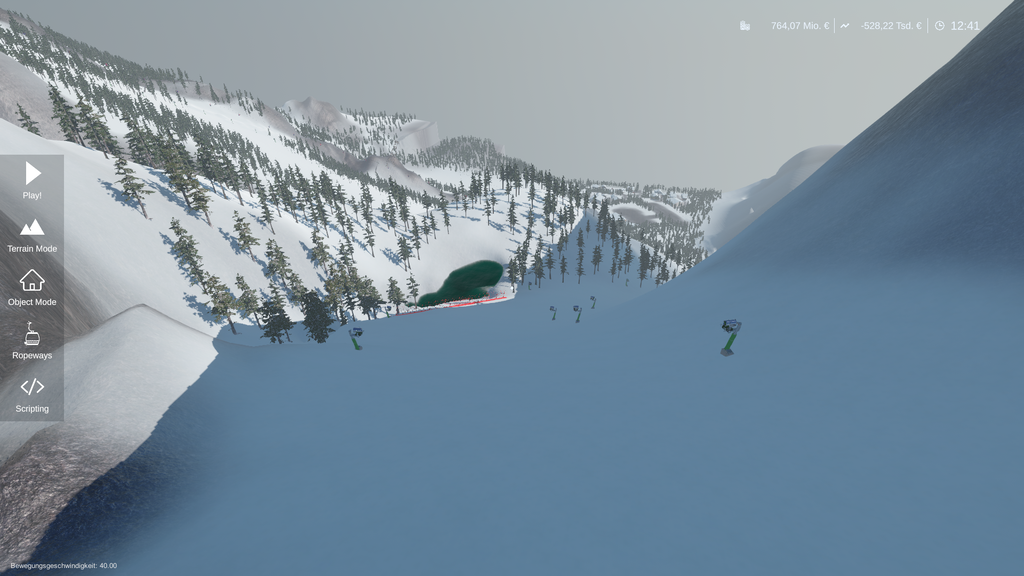Open the Scripting panel
The width and height of the screenshot is (1024, 576).
32,394
